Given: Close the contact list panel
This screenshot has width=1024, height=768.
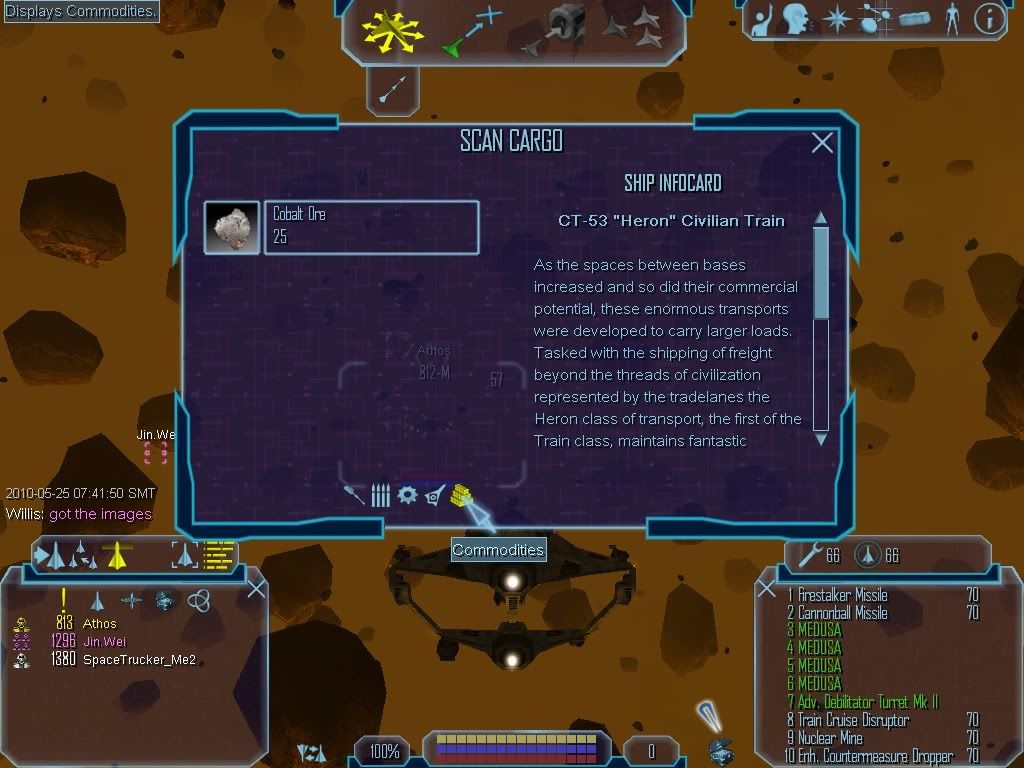Looking at the screenshot, I should point(256,589).
